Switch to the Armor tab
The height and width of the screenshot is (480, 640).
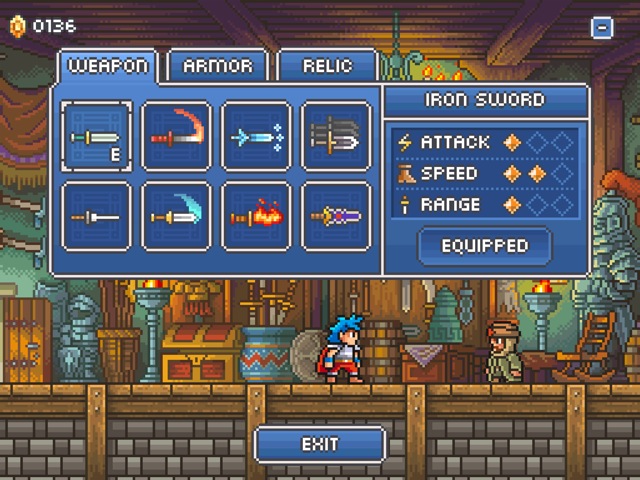point(217,67)
